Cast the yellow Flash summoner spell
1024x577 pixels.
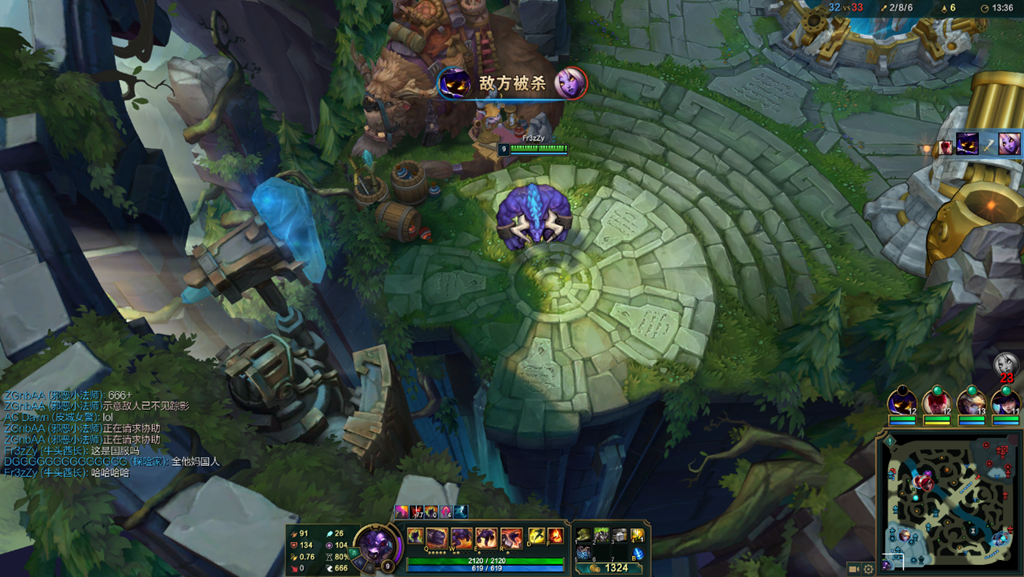coord(536,536)
